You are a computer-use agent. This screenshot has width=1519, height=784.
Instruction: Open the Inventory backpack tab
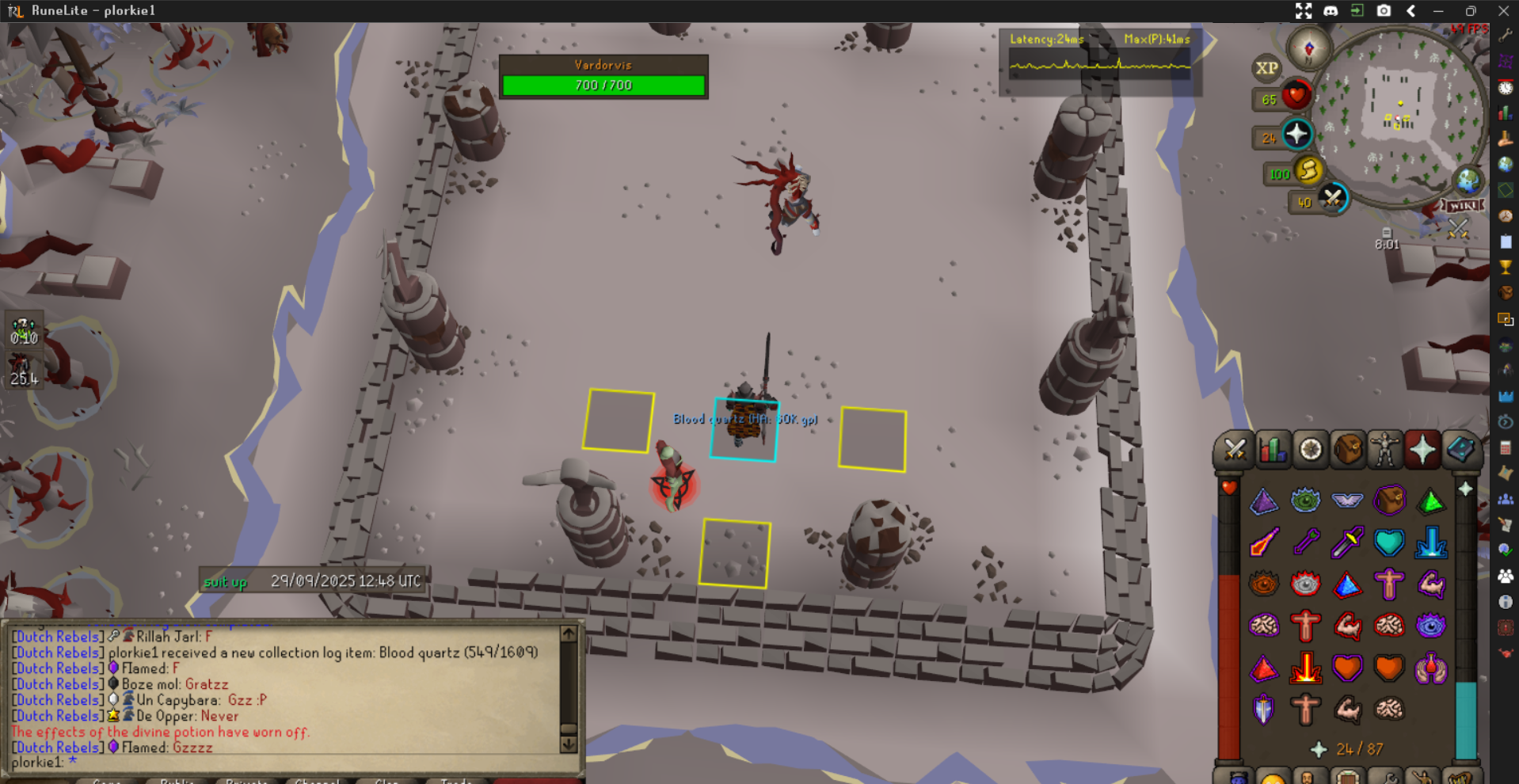tap(1347, 450)
